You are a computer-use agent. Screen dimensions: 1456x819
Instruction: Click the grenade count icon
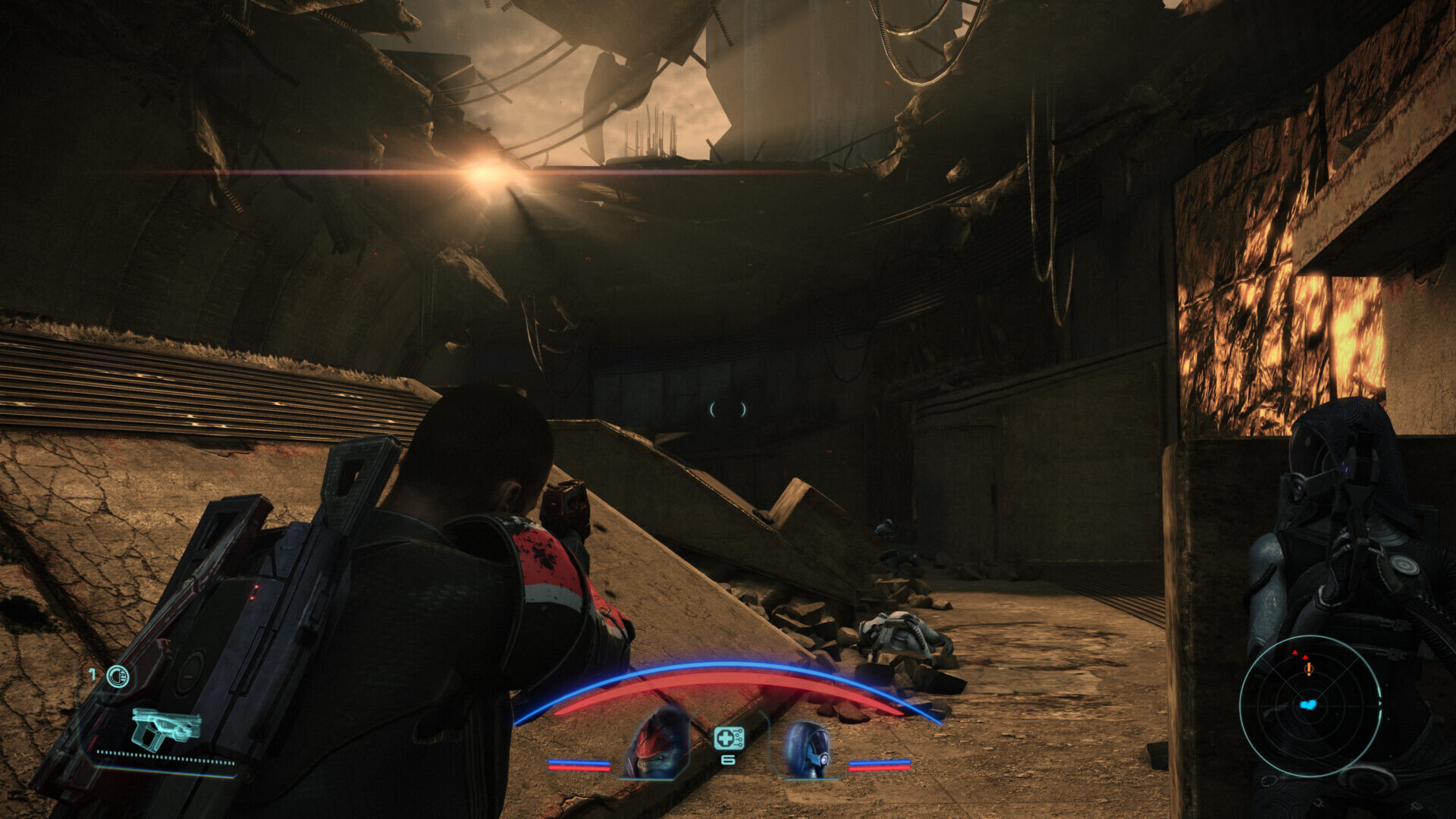point(118,676)
